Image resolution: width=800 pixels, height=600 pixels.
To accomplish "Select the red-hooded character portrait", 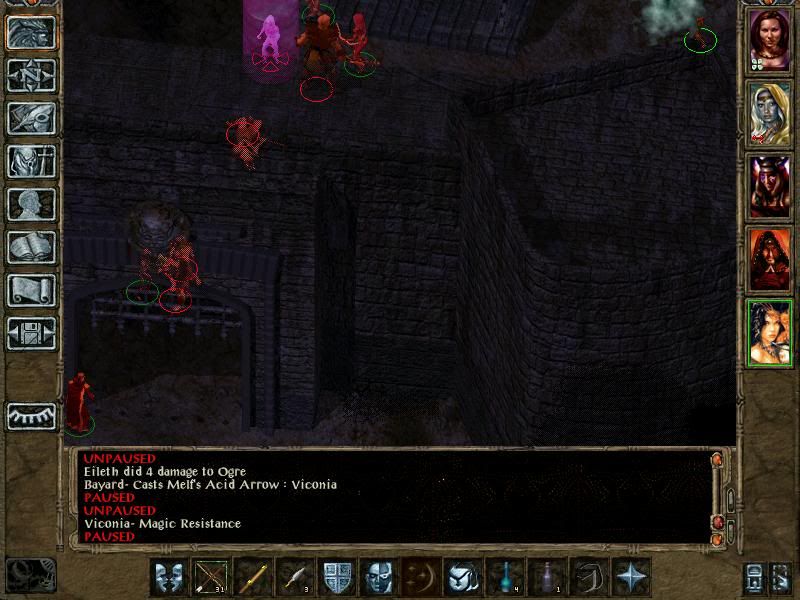I will (x=769, y=260).
